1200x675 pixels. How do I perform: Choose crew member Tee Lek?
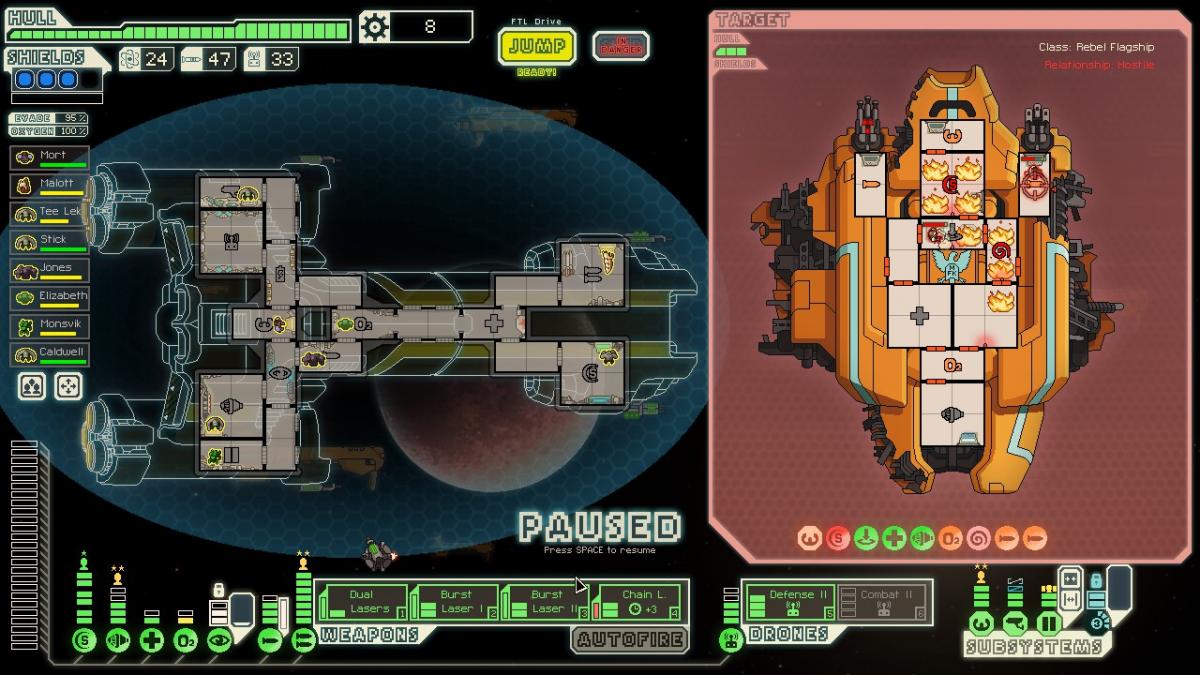coord(50,214)
